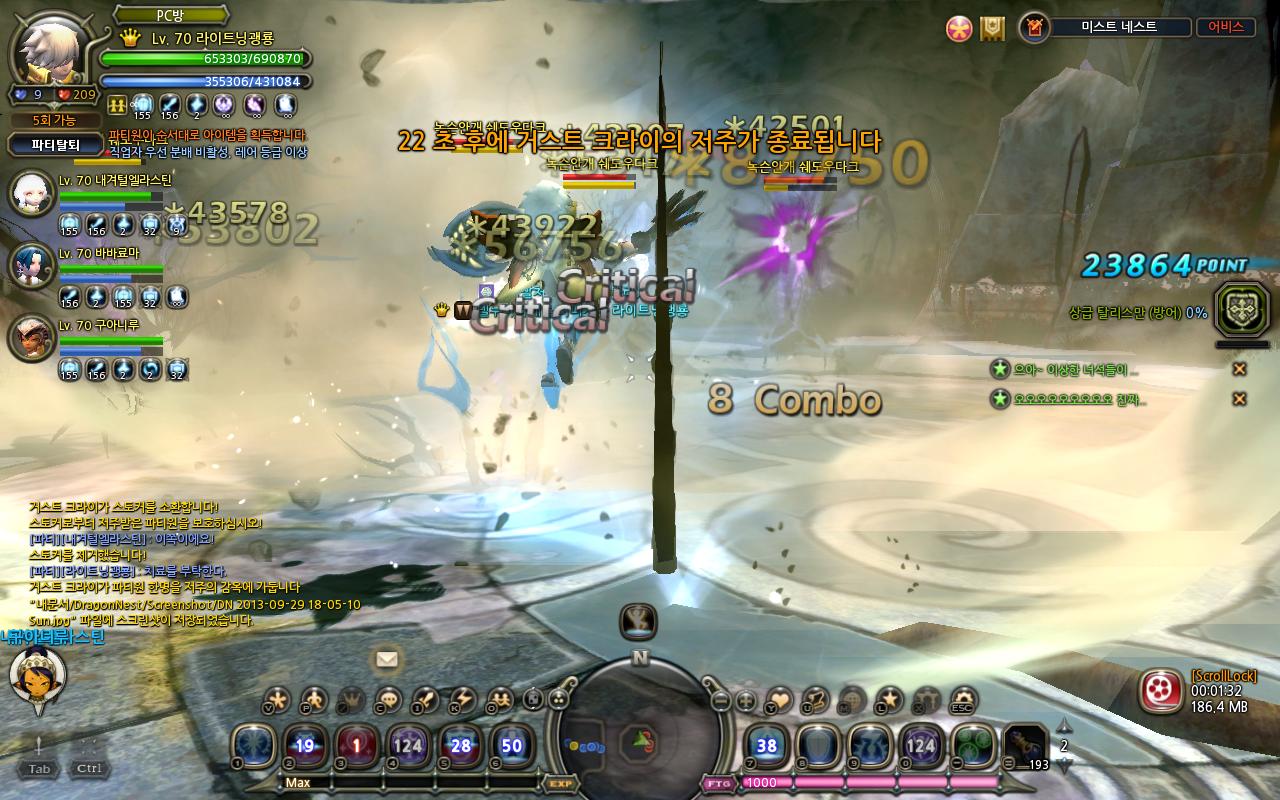Click the 상급 탈리스만 talisman shield icon
This screenshot has height=800, width=1280.
[x=1243, y=310]
